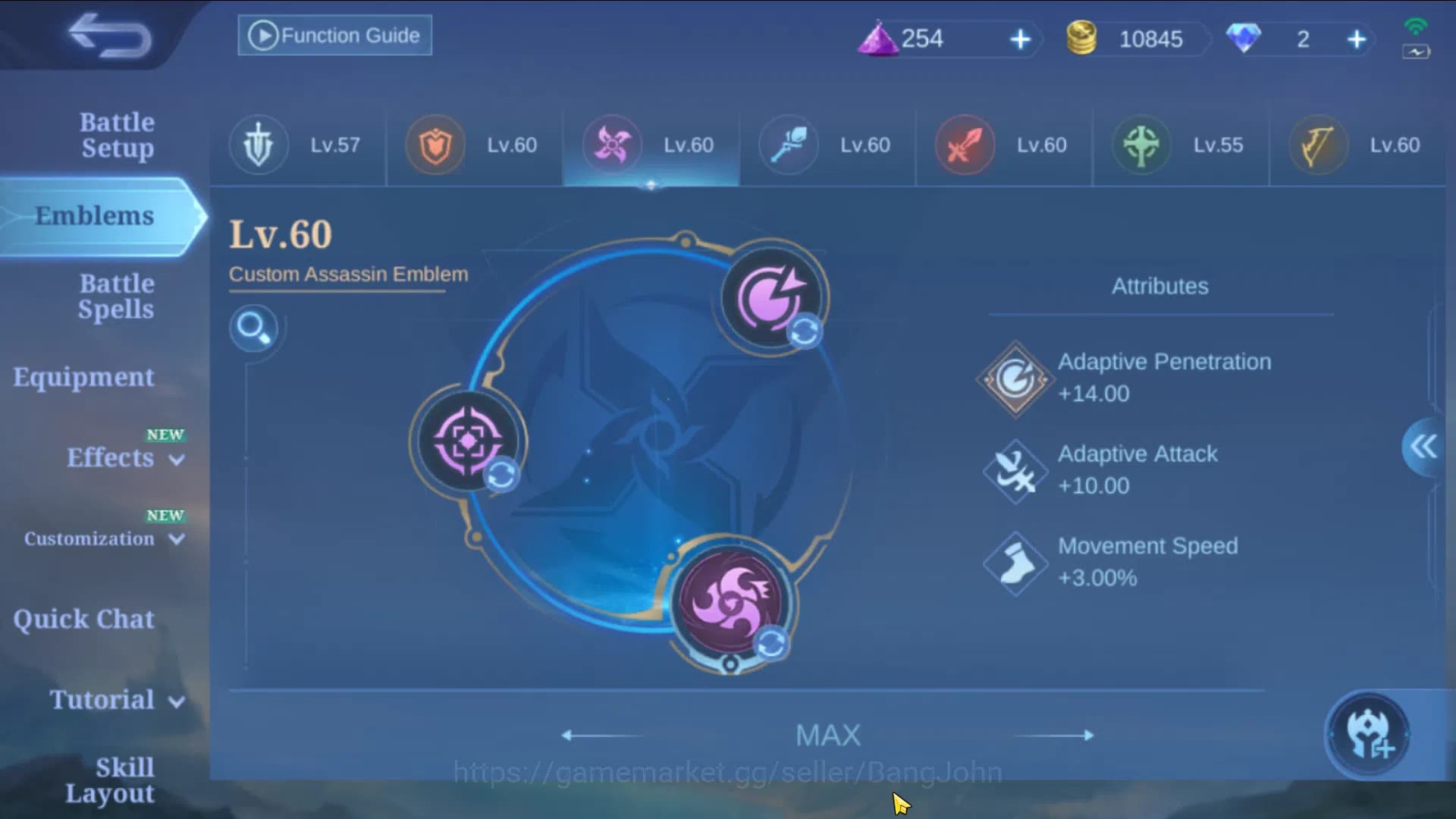
Task: Select the Assassin emblem tab icon
Action: point(612,146)
